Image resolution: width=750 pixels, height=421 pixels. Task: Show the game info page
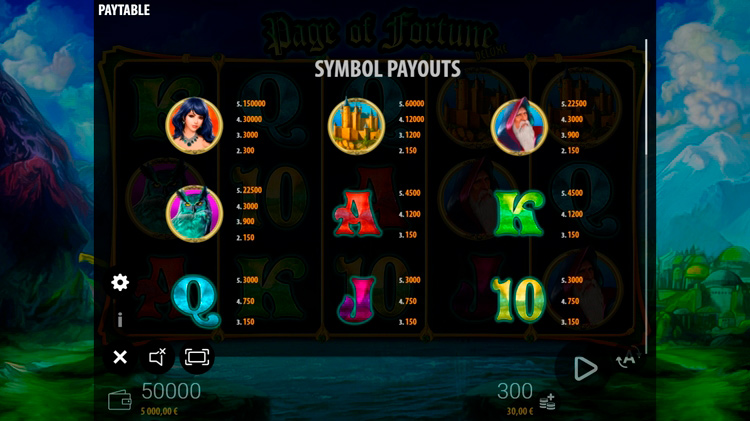click(120, 320)
